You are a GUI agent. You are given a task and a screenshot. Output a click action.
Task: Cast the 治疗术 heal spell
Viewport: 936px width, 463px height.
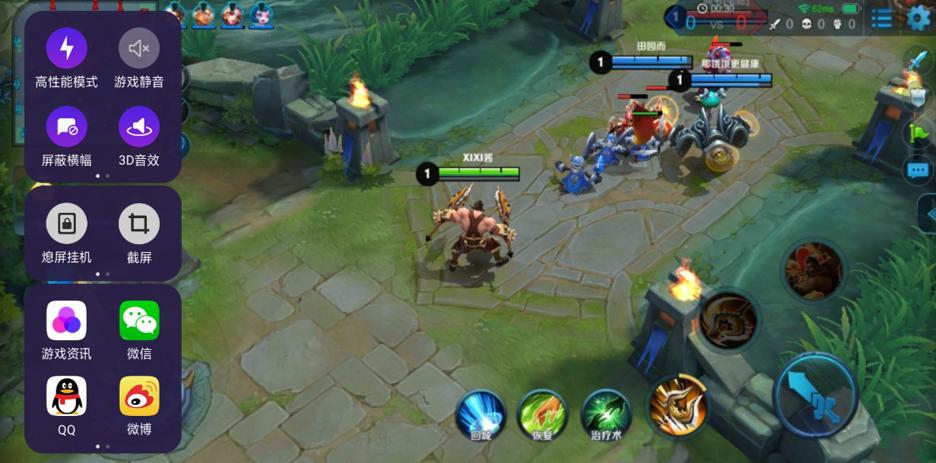click(x=606, y=414)
